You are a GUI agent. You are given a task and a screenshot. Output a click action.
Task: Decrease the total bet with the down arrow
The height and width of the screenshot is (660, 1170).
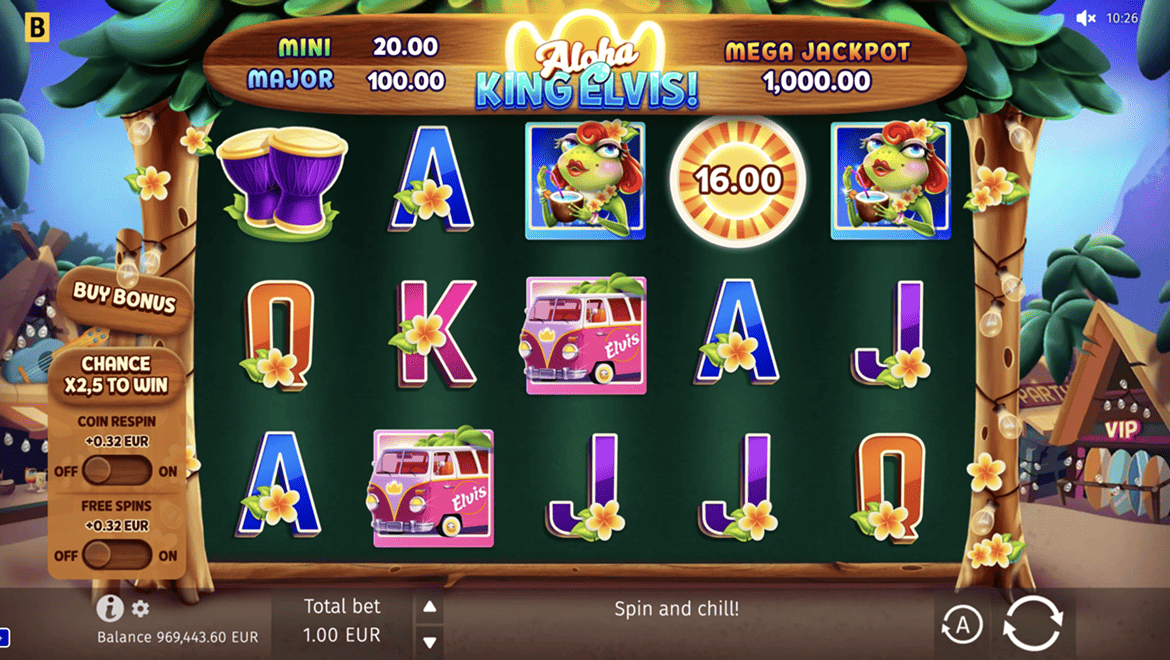429,641
